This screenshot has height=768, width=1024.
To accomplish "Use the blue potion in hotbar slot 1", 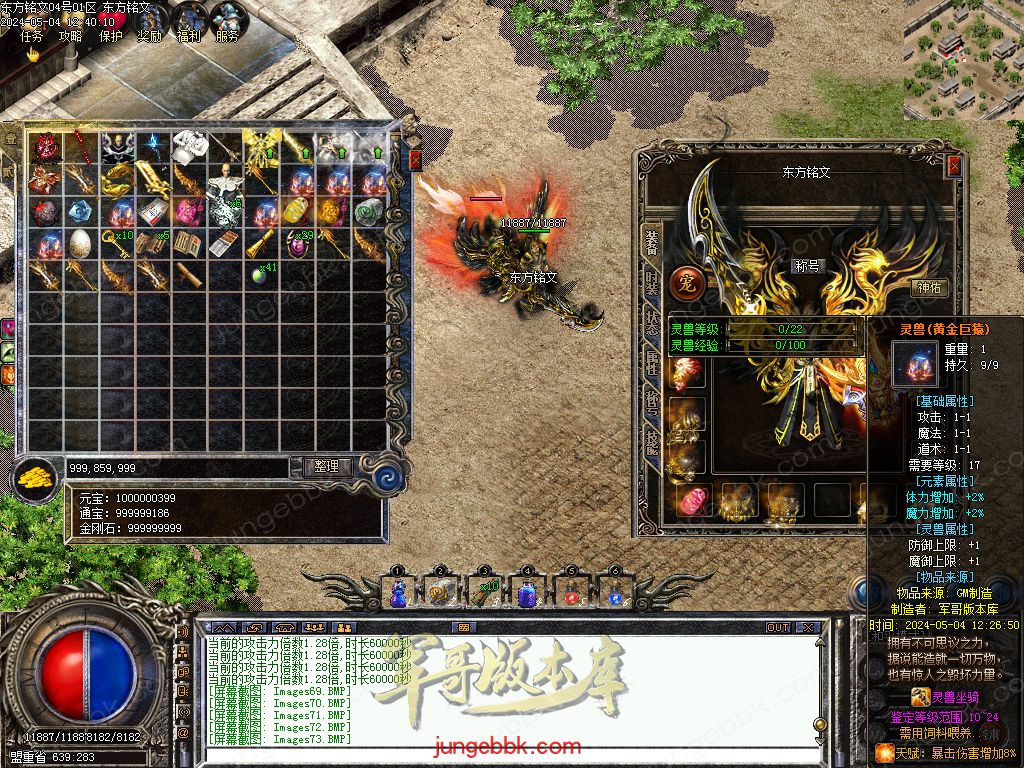I will (x=398, y=594).
